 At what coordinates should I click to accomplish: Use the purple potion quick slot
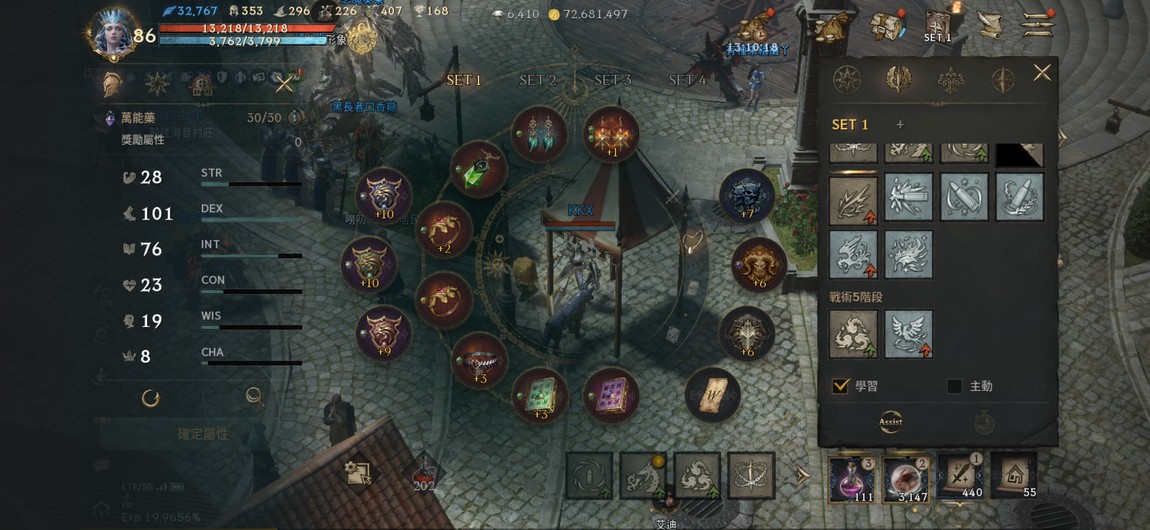pos(852,476)
